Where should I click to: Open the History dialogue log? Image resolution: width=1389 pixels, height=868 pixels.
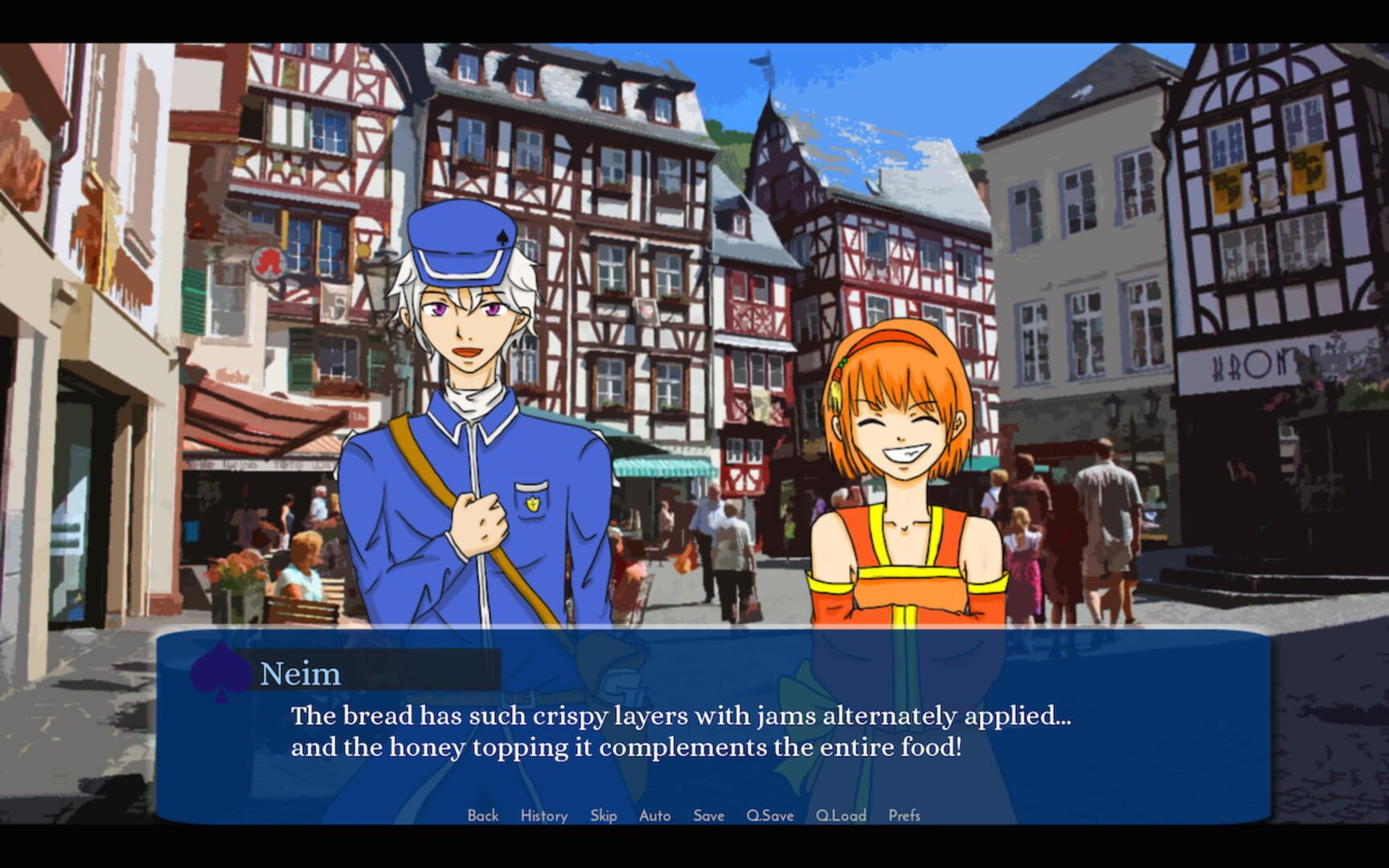point(543,815)
